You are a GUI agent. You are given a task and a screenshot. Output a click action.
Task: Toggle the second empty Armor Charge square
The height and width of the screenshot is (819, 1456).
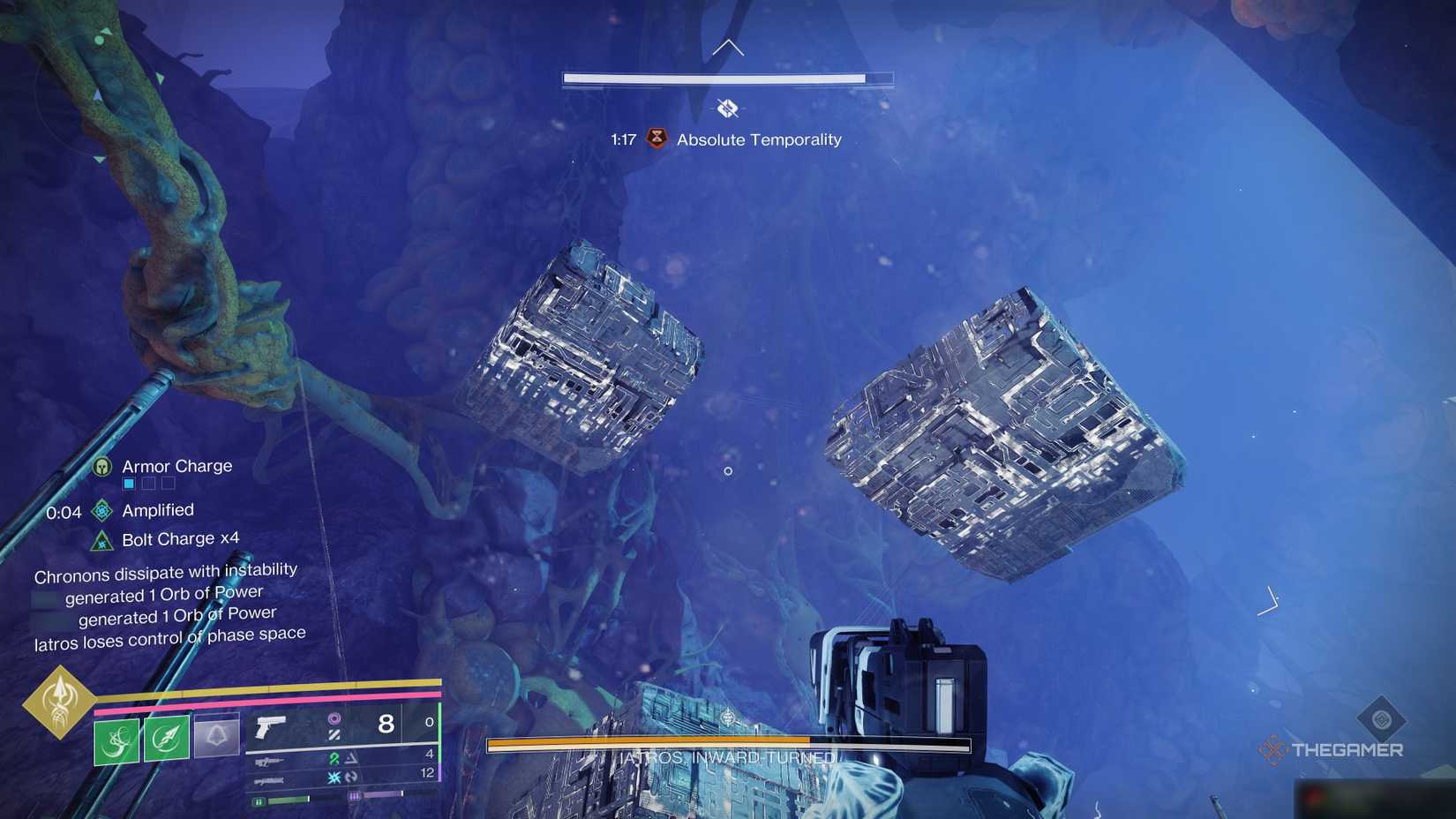(x=148, y=484)
